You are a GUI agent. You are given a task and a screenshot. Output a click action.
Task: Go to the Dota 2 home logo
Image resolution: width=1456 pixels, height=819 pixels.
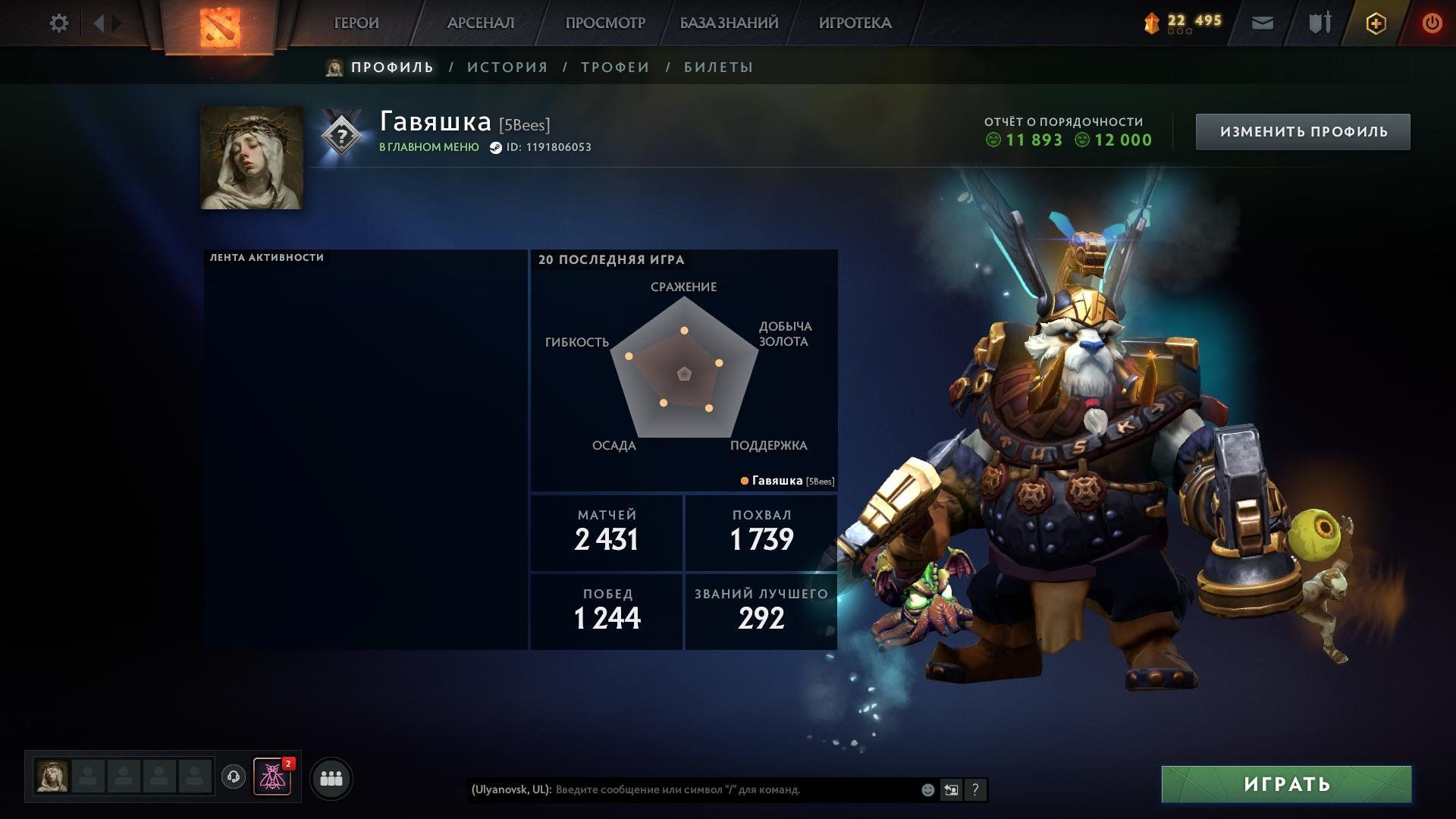tap(219, 27)
